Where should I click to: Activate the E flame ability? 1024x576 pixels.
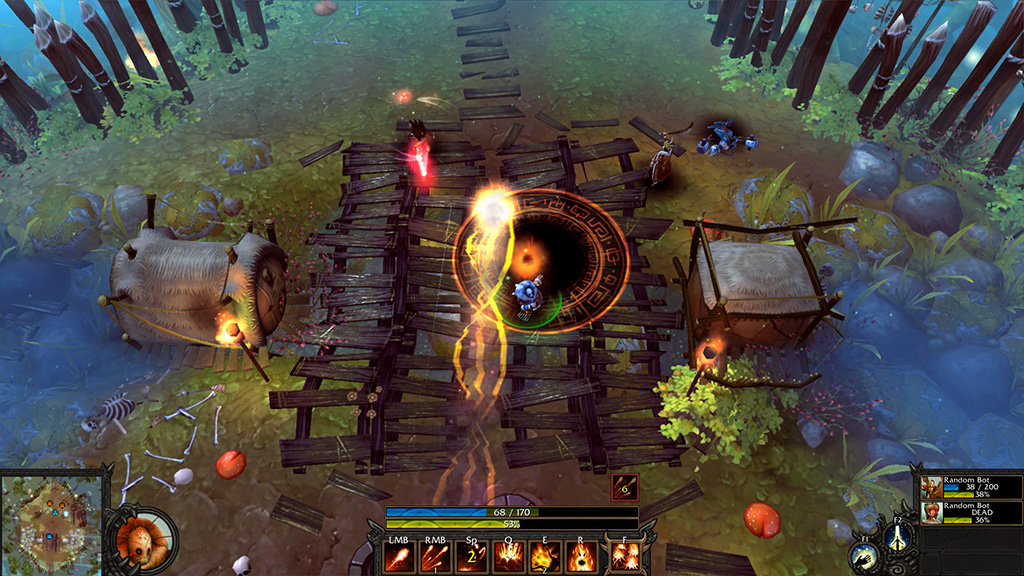(543, 556)
